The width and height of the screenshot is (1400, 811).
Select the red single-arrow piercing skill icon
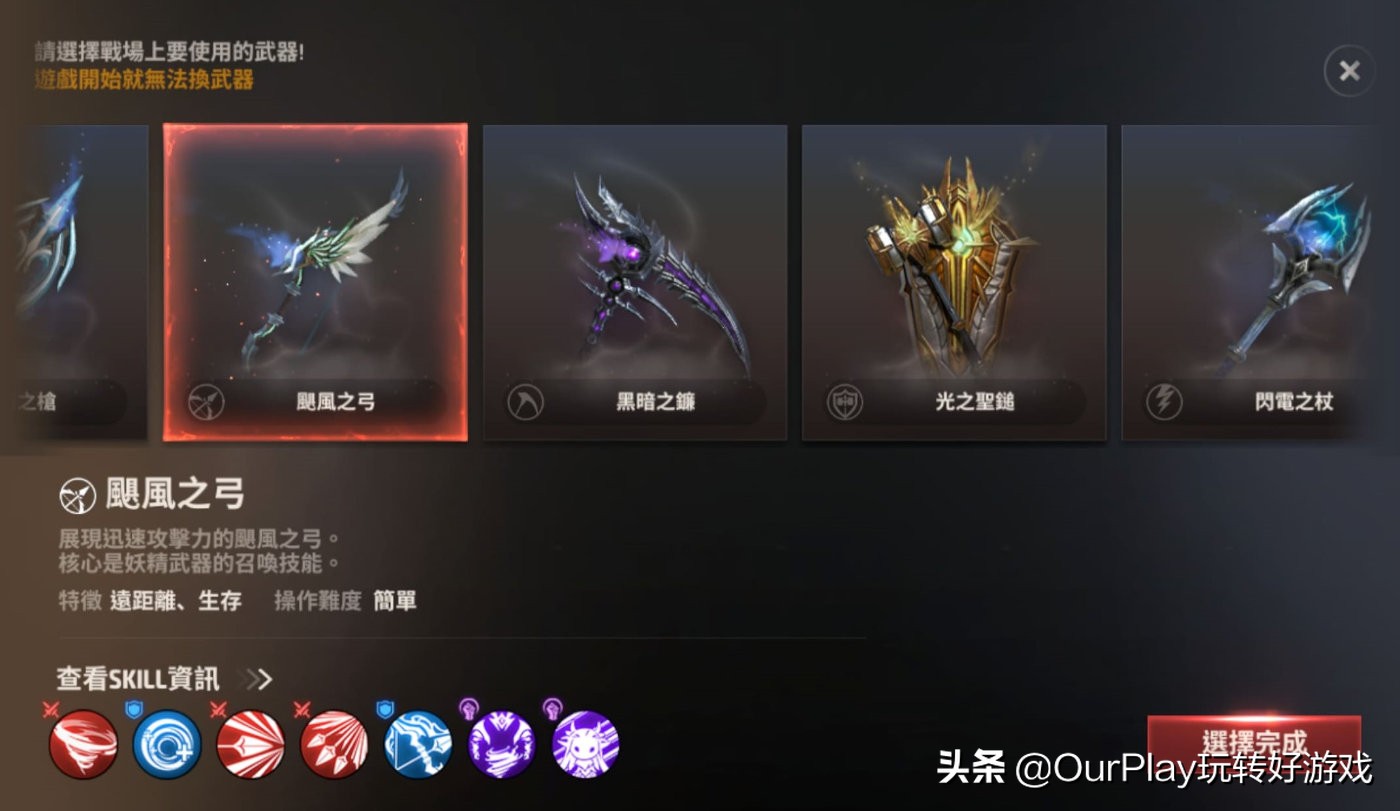point(250,743)
